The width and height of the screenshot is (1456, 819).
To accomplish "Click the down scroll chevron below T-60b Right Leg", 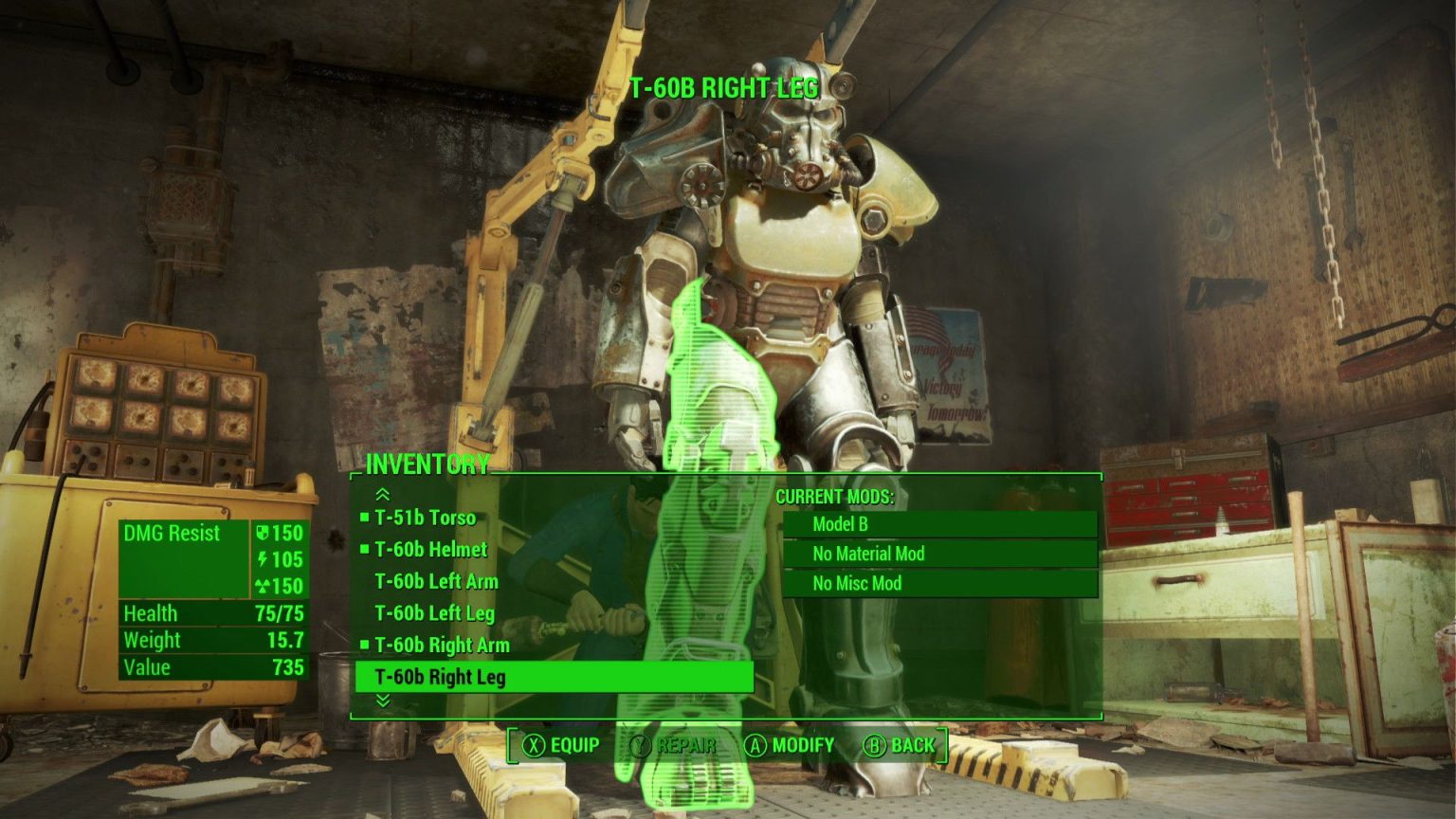I will coord(383,701).
